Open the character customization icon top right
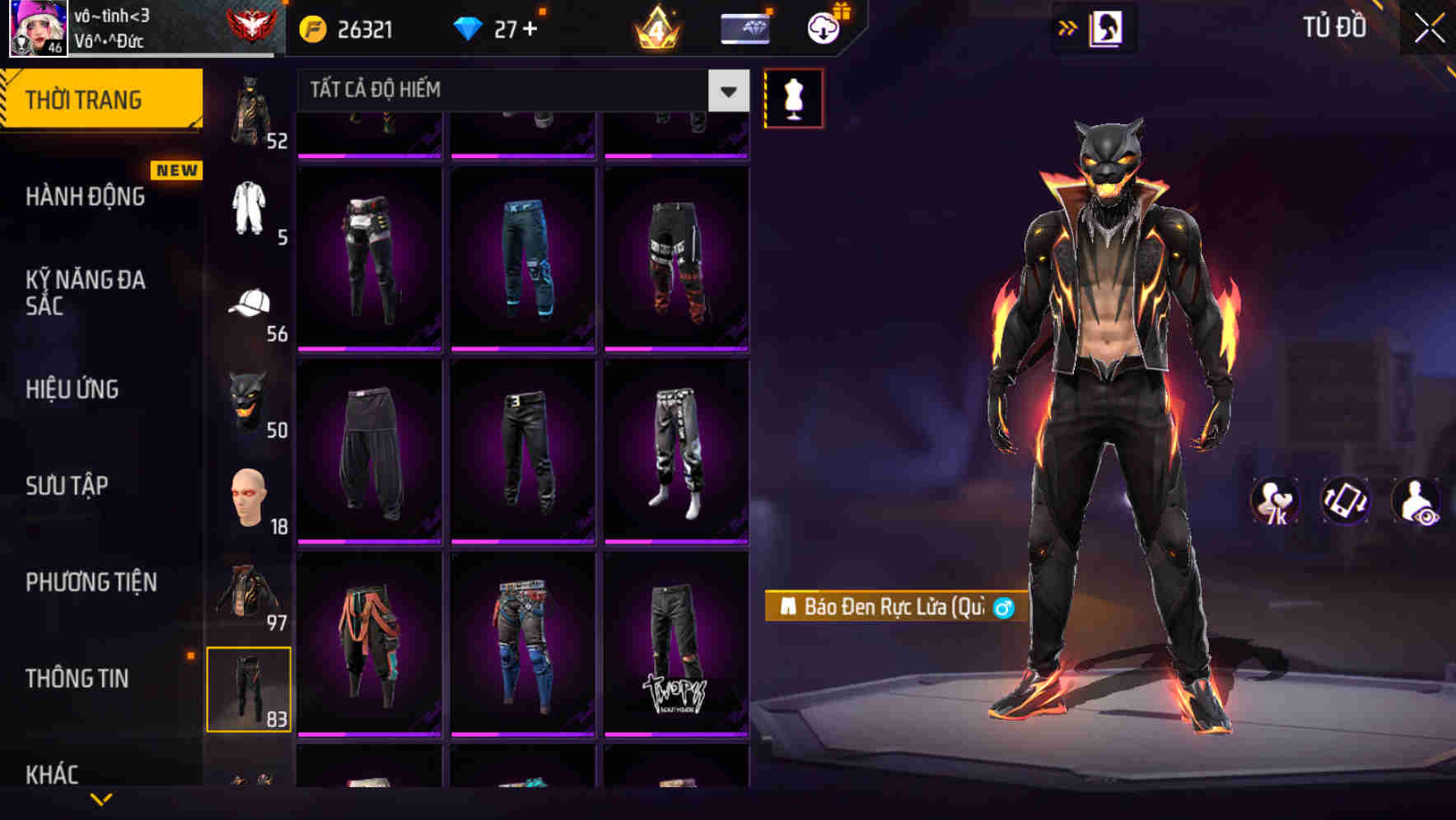 (x=1107, y=30)
